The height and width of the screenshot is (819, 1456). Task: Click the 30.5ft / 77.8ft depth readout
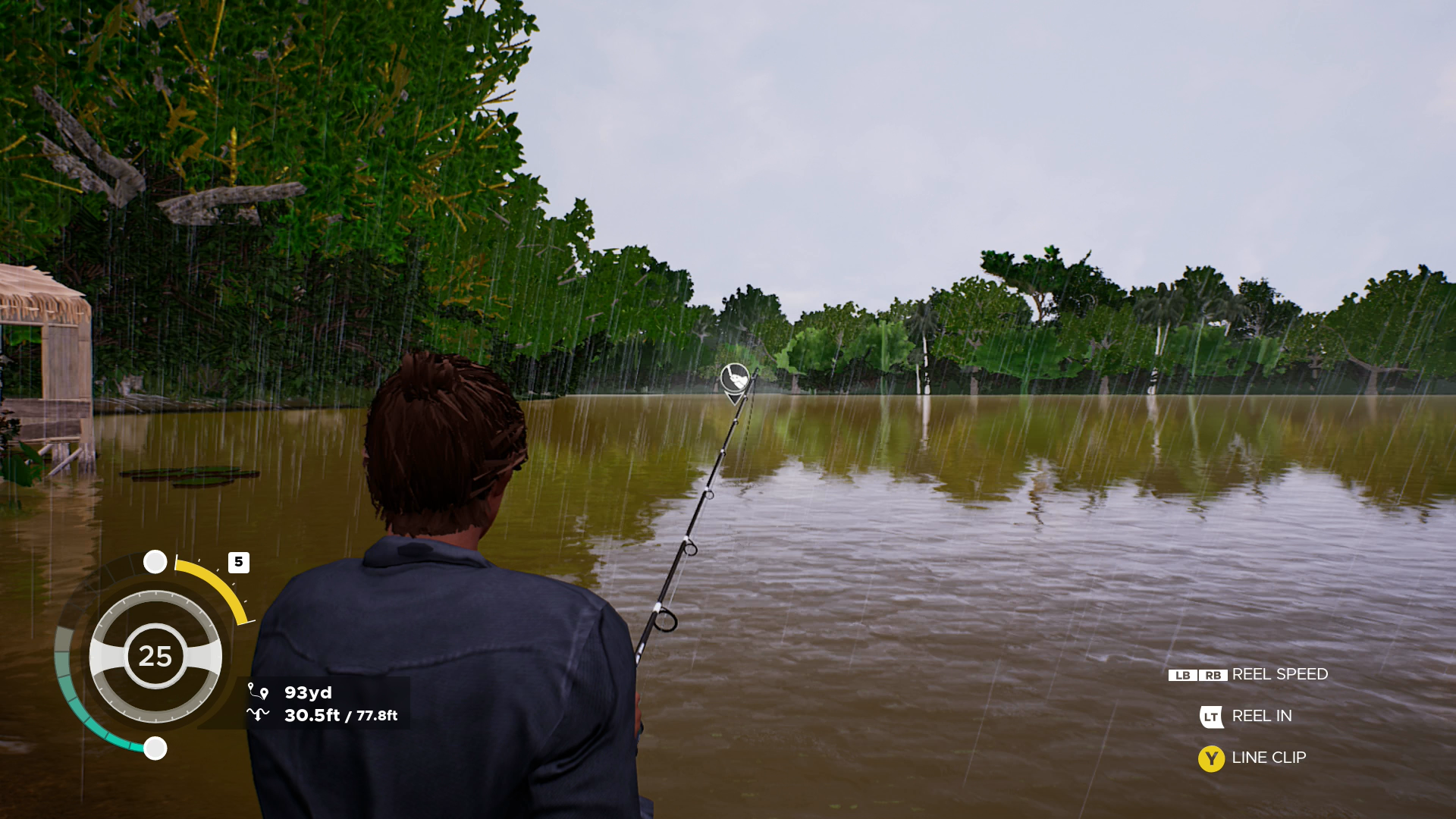pyautogui.click(x=341, y=714)
